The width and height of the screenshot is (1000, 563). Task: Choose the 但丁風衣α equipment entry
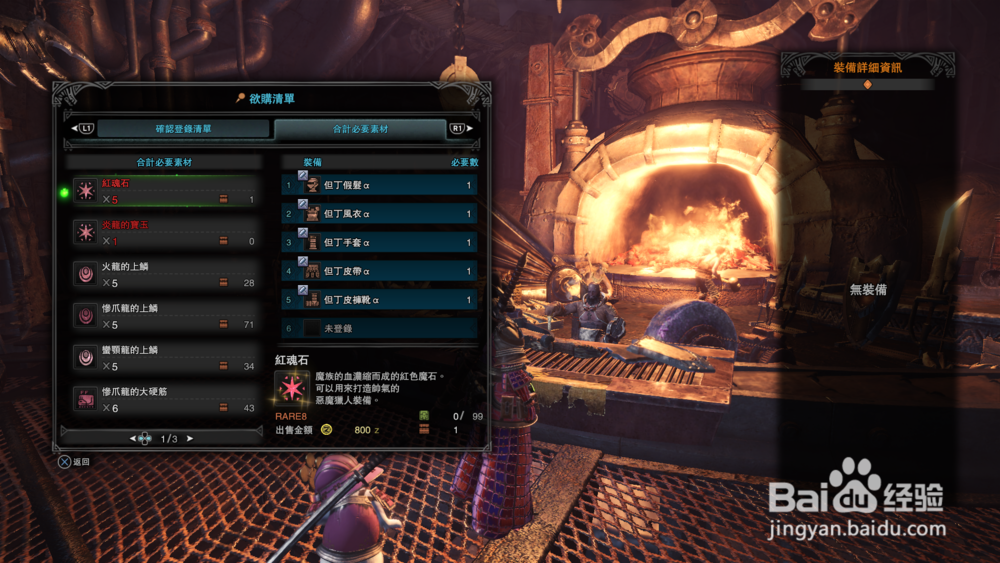tap(380, 214)
